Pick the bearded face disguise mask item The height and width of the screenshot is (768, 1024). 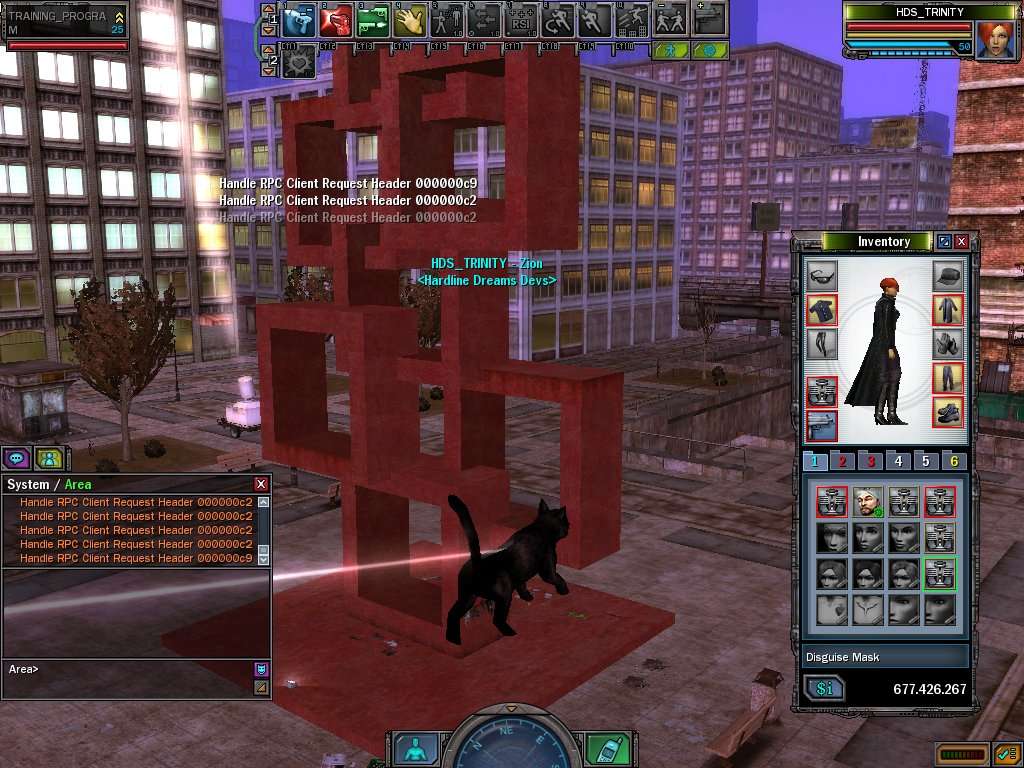point(867,501)
